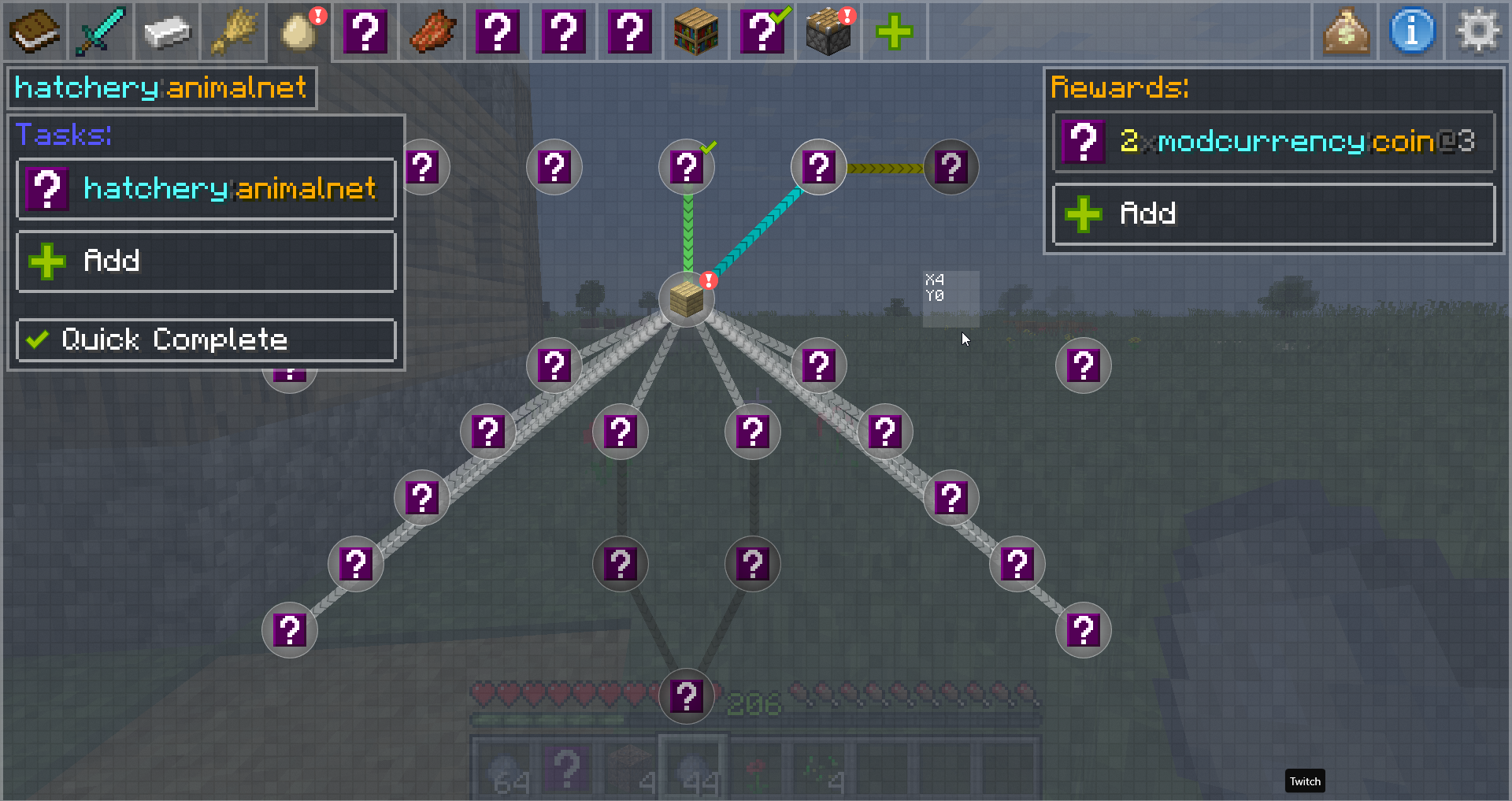Select the iron ingot chapter tab
The width and height of the screenshot is (1512, 801).
(x=167, y=32)
